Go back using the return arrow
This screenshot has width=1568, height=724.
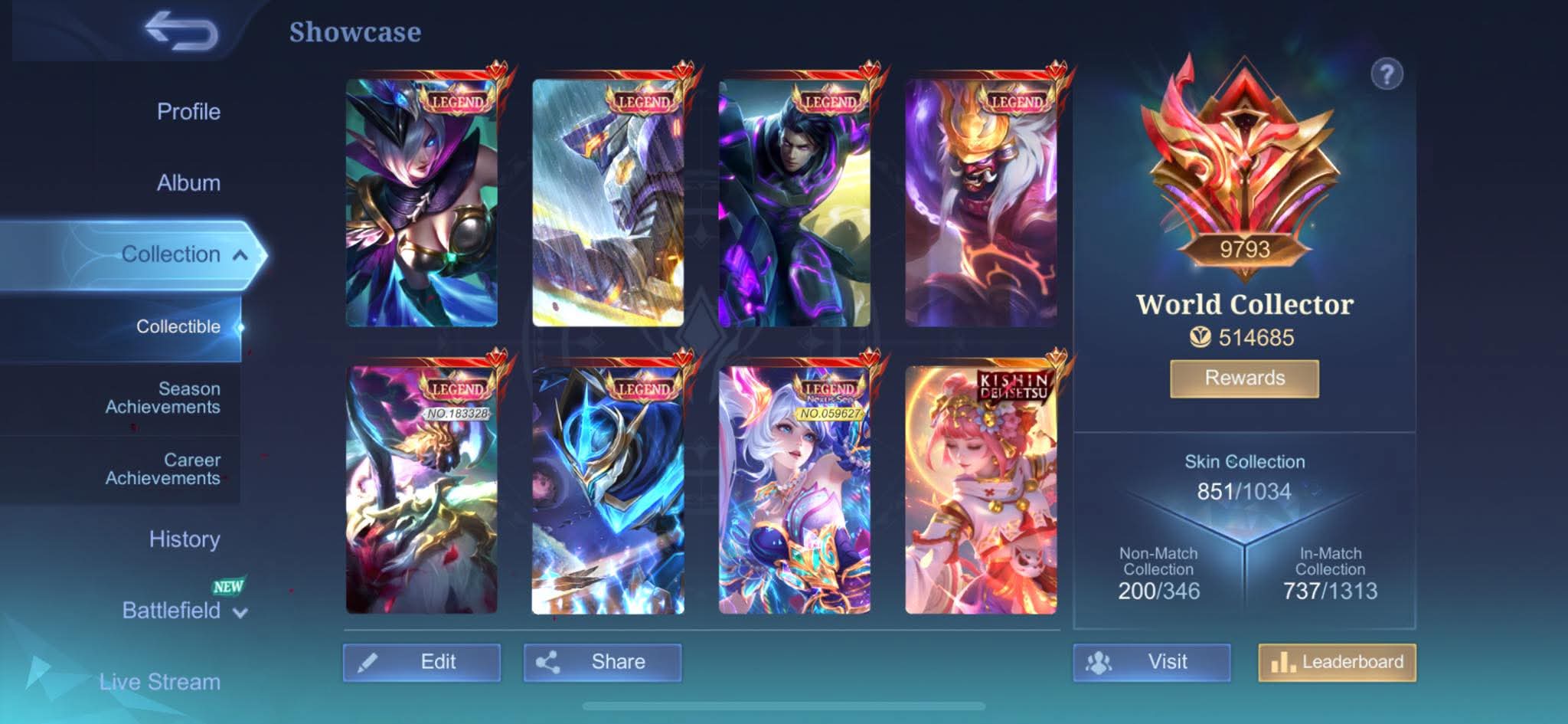(x=181, y=32)
